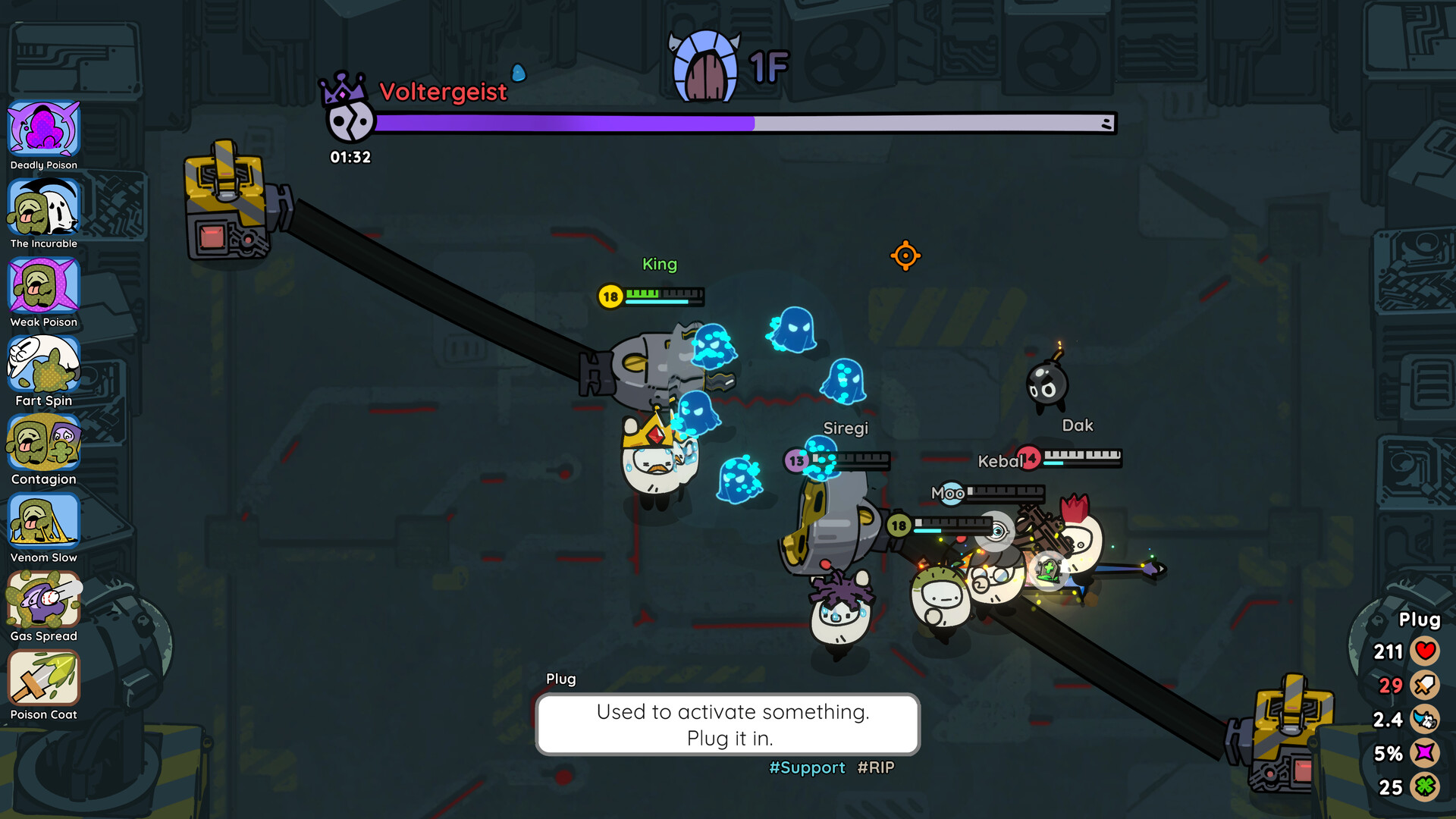Click the green clover luck stat icon
The height and width of the screenshot is (819, 1456).
[x=1425, y=787]
